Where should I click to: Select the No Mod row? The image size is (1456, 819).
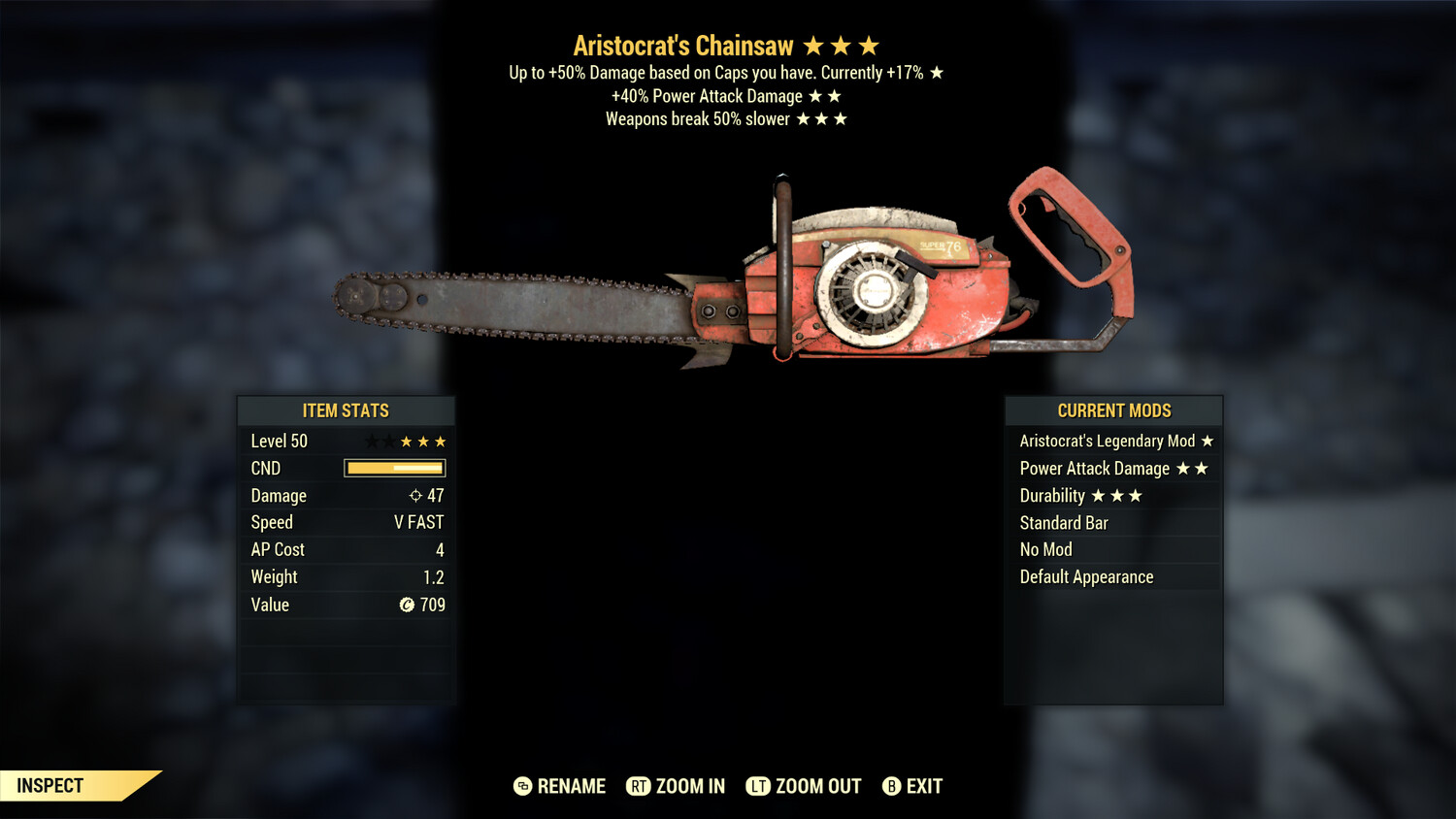pos(1113,550)
